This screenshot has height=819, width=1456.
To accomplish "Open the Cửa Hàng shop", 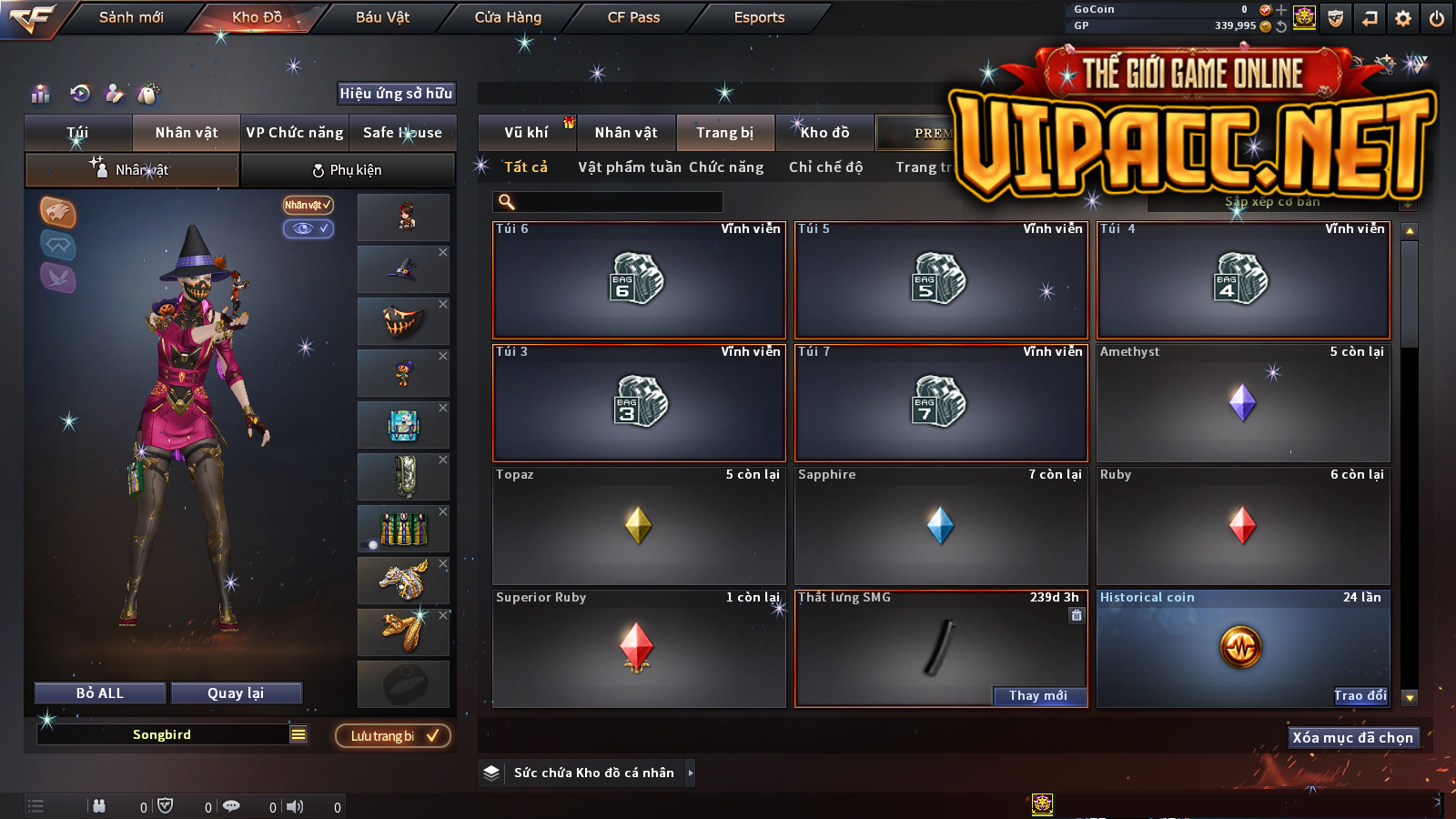I will tap(508, 17).
